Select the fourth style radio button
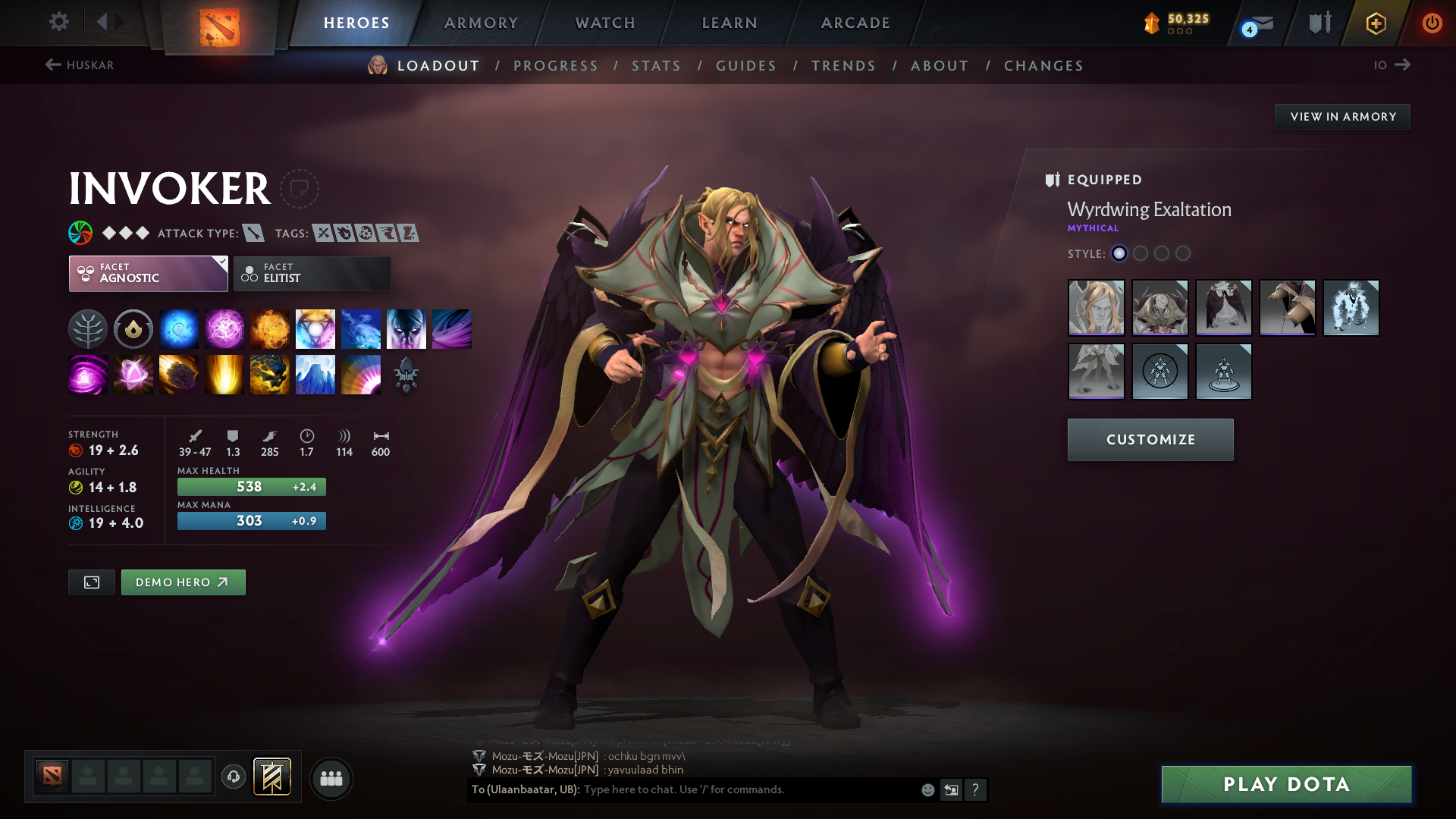The width and height of the screenshot is (1456, 819). (x=1183, y=254)
